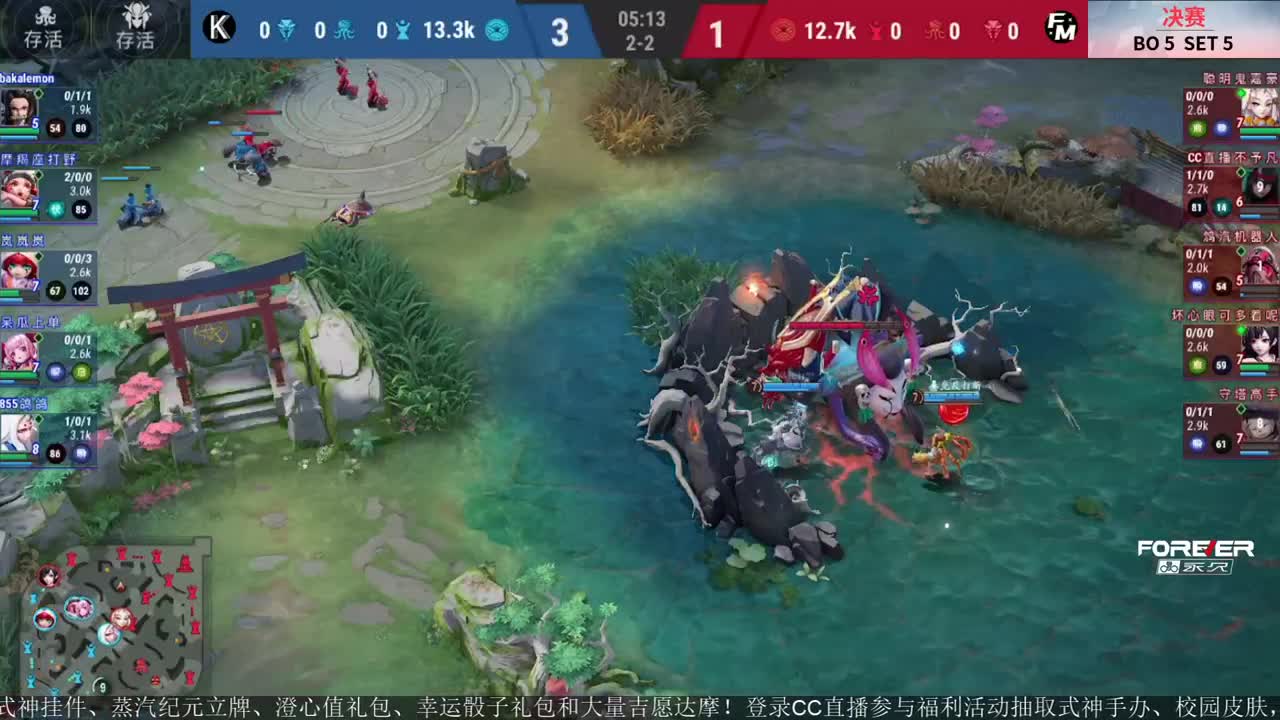Select the red team tower icon counter

pyautogui.click(x=876, y=32)
